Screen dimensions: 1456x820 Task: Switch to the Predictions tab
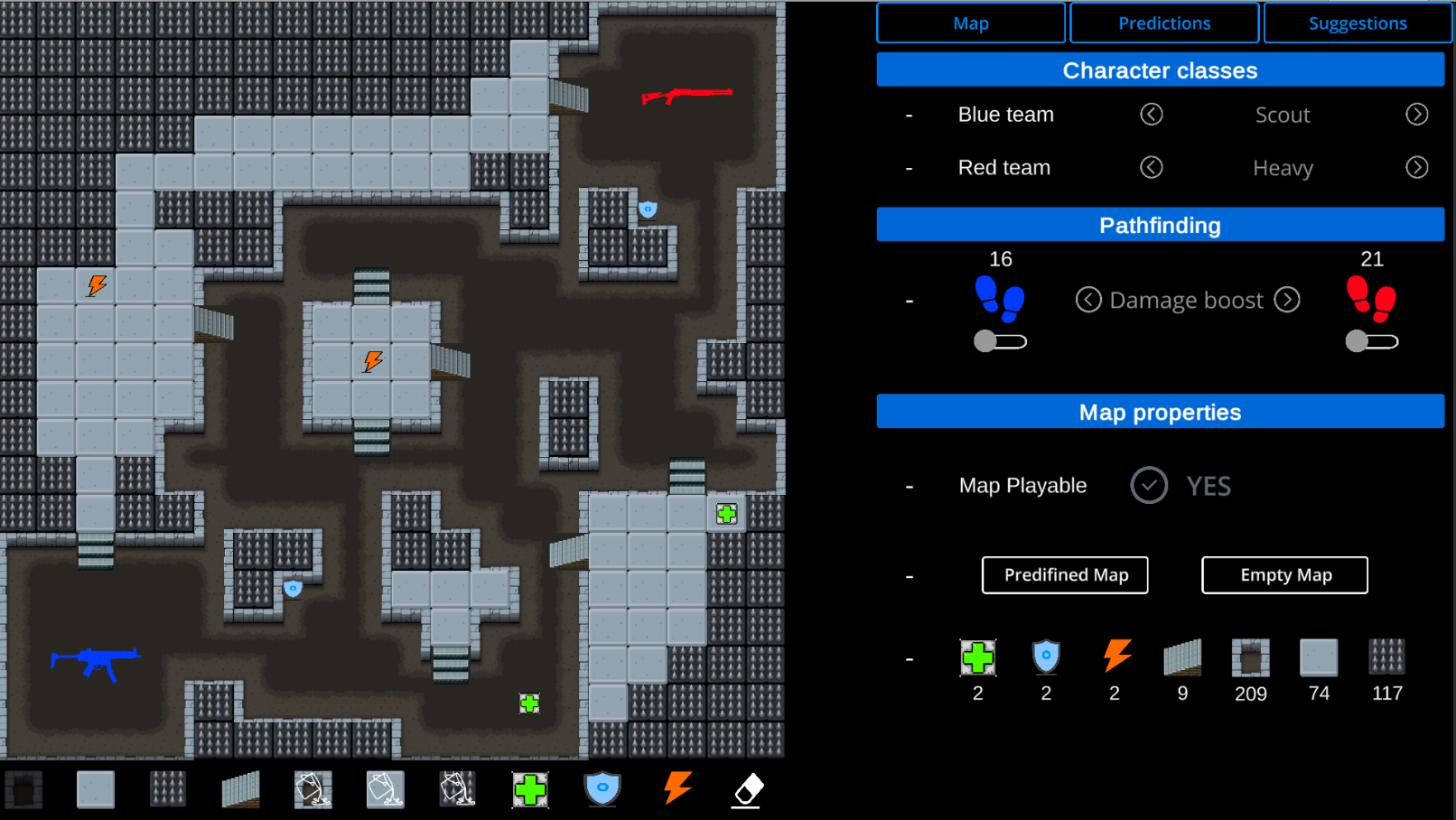(1164, 23)
